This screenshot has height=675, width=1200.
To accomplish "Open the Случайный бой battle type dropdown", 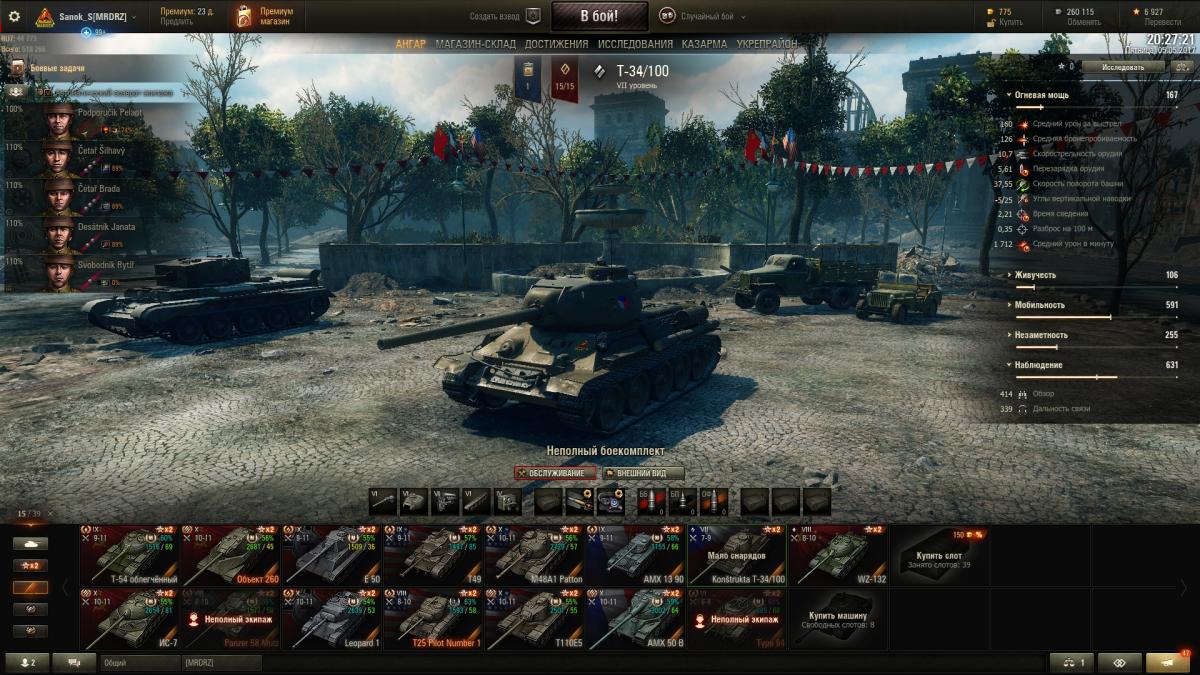I will (x=703, y=17).
